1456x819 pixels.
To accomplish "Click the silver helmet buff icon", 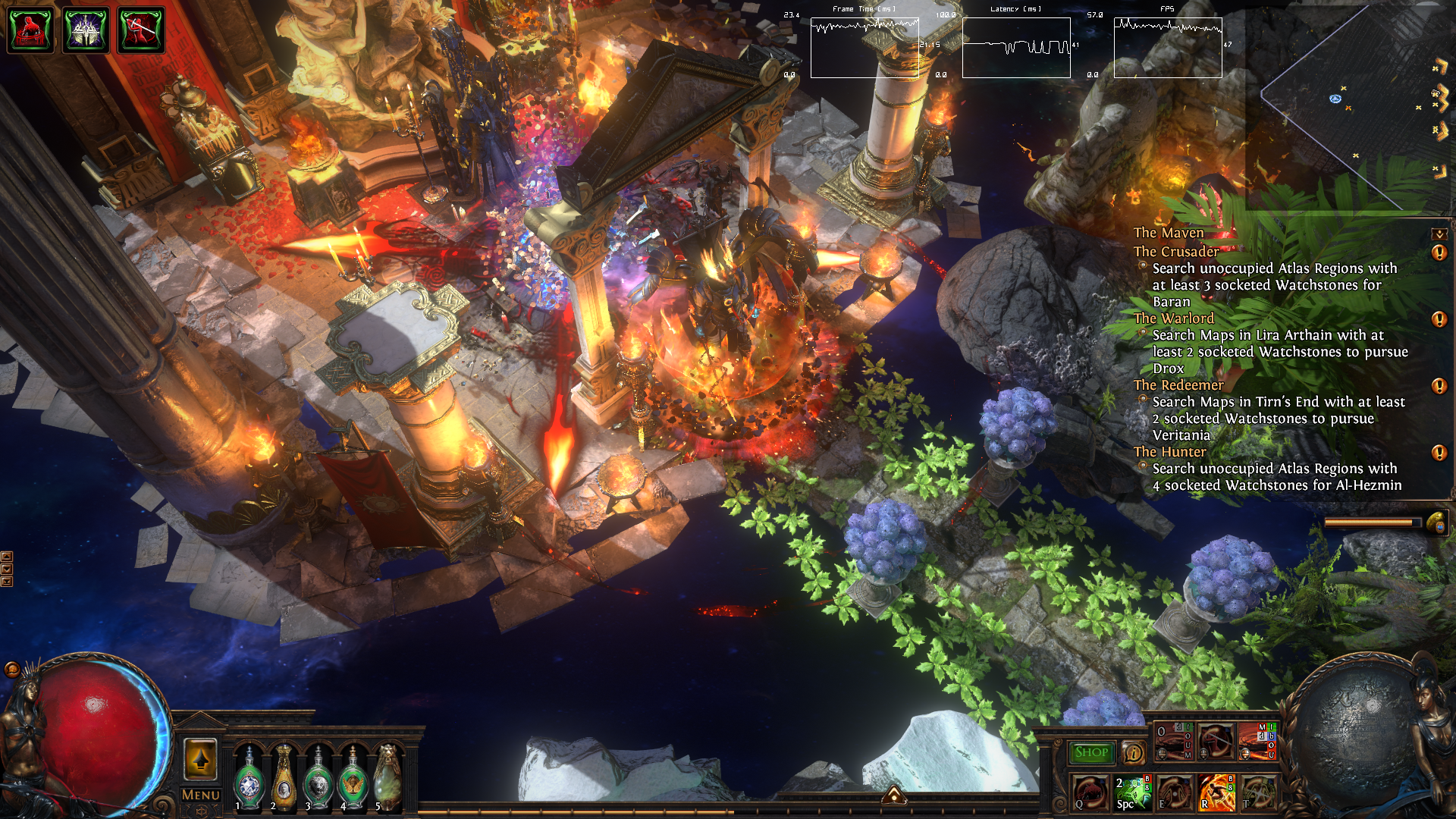I will (x=86, y=30).
